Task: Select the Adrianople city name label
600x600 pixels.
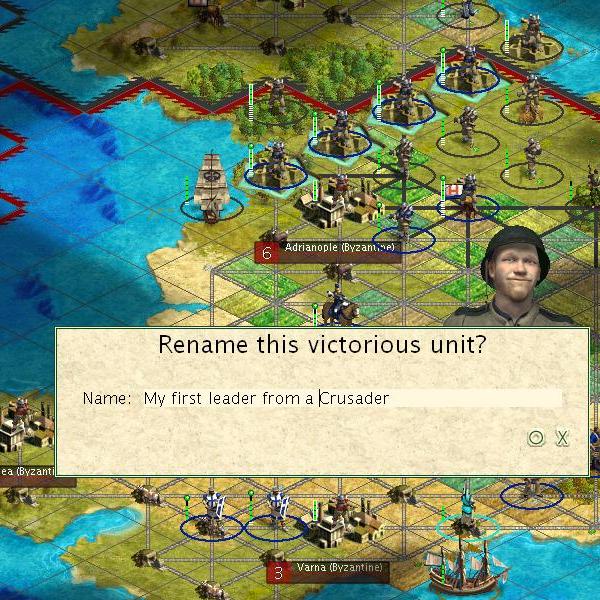Action: pyautogui.click(x=339, y=247)
